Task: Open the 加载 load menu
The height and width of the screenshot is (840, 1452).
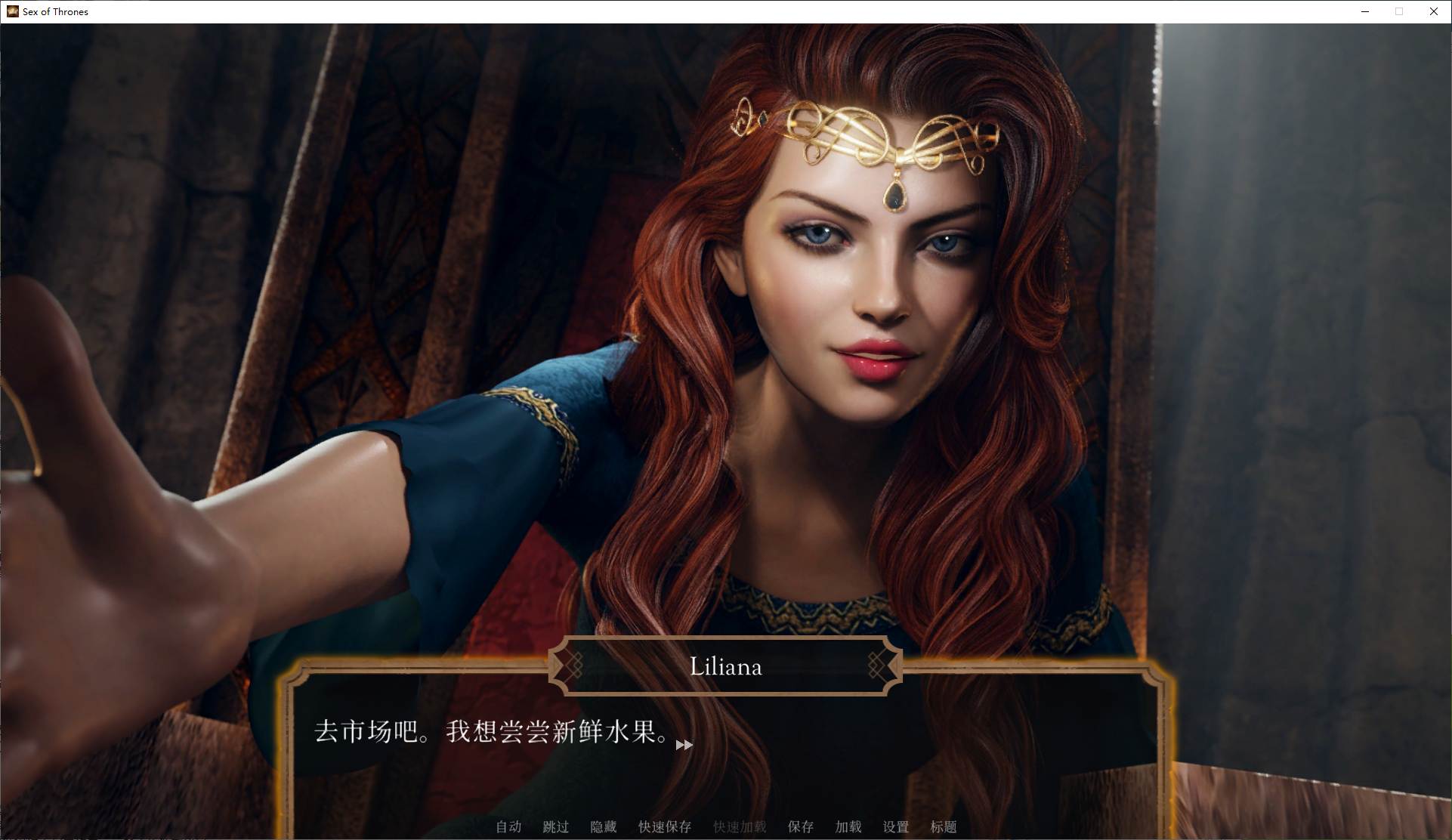Action: pyautogui.click(x=848, y=827)
